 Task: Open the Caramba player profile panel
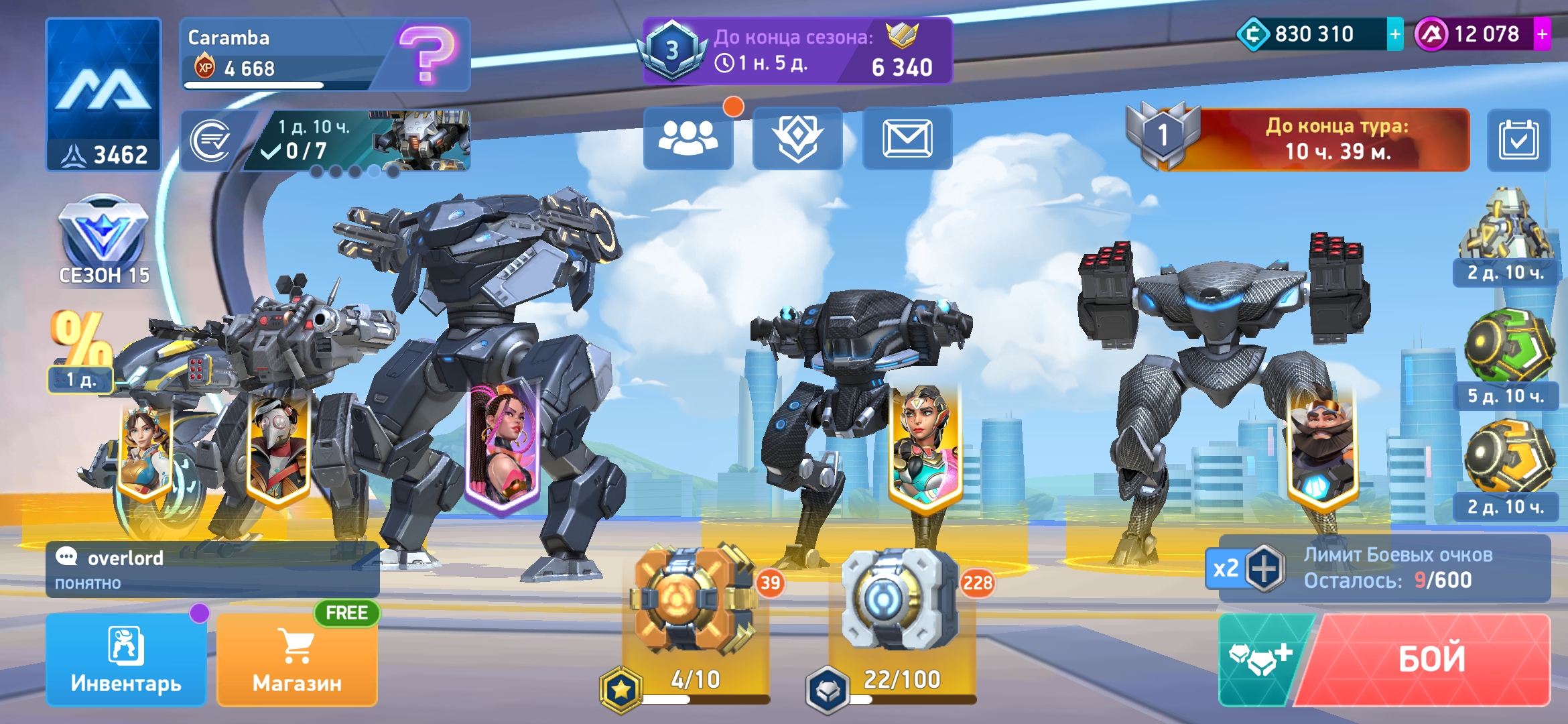(x=325, y=54)
